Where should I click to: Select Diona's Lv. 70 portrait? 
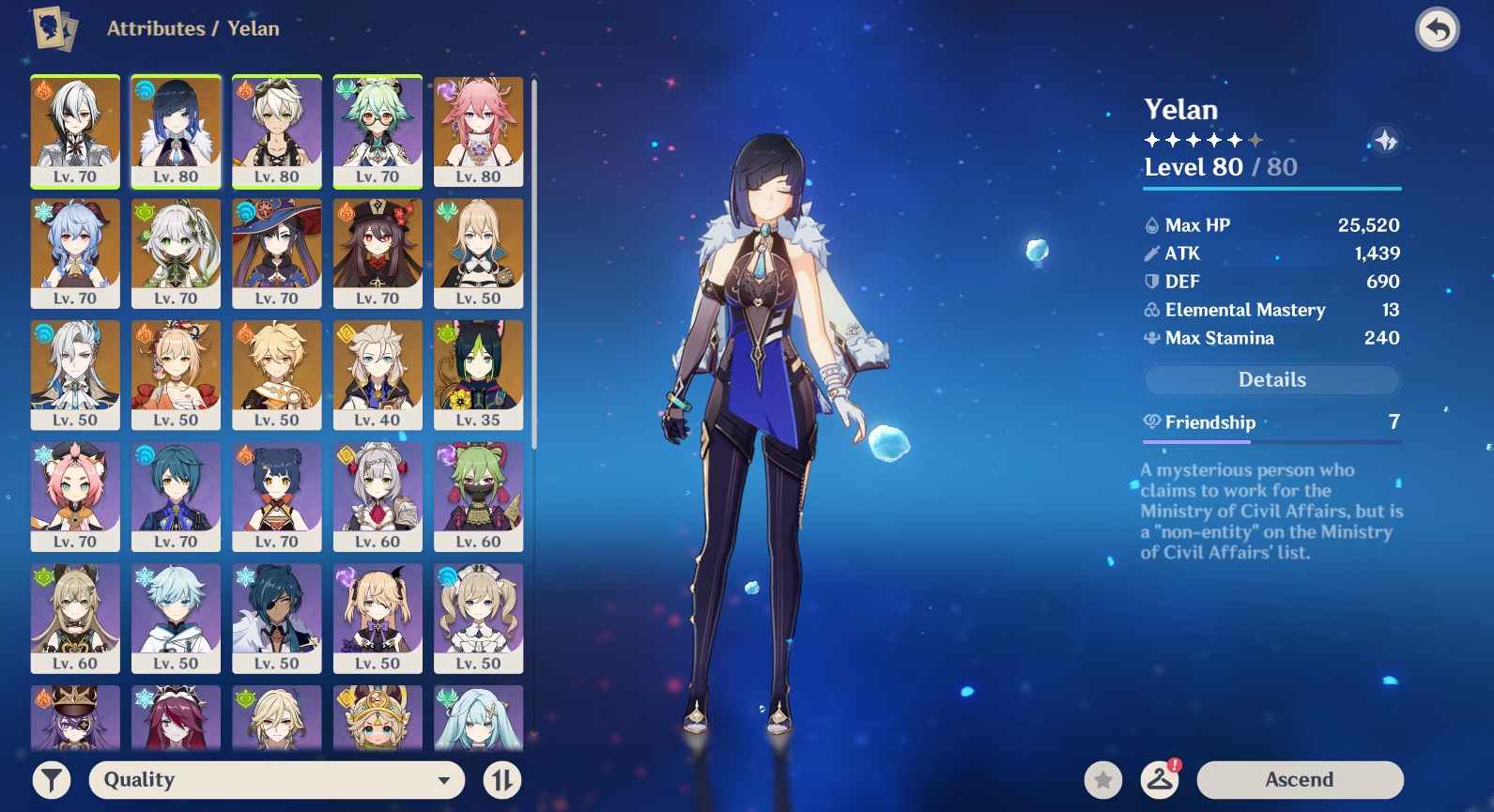point(75,496)
